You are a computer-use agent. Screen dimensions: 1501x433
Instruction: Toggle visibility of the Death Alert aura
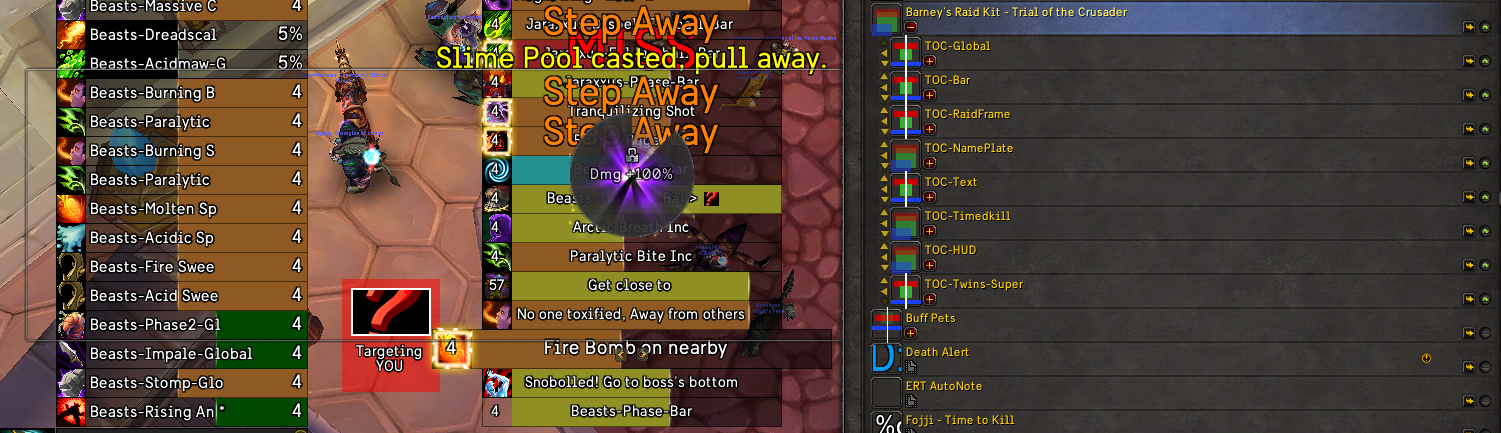[1485, 368]
